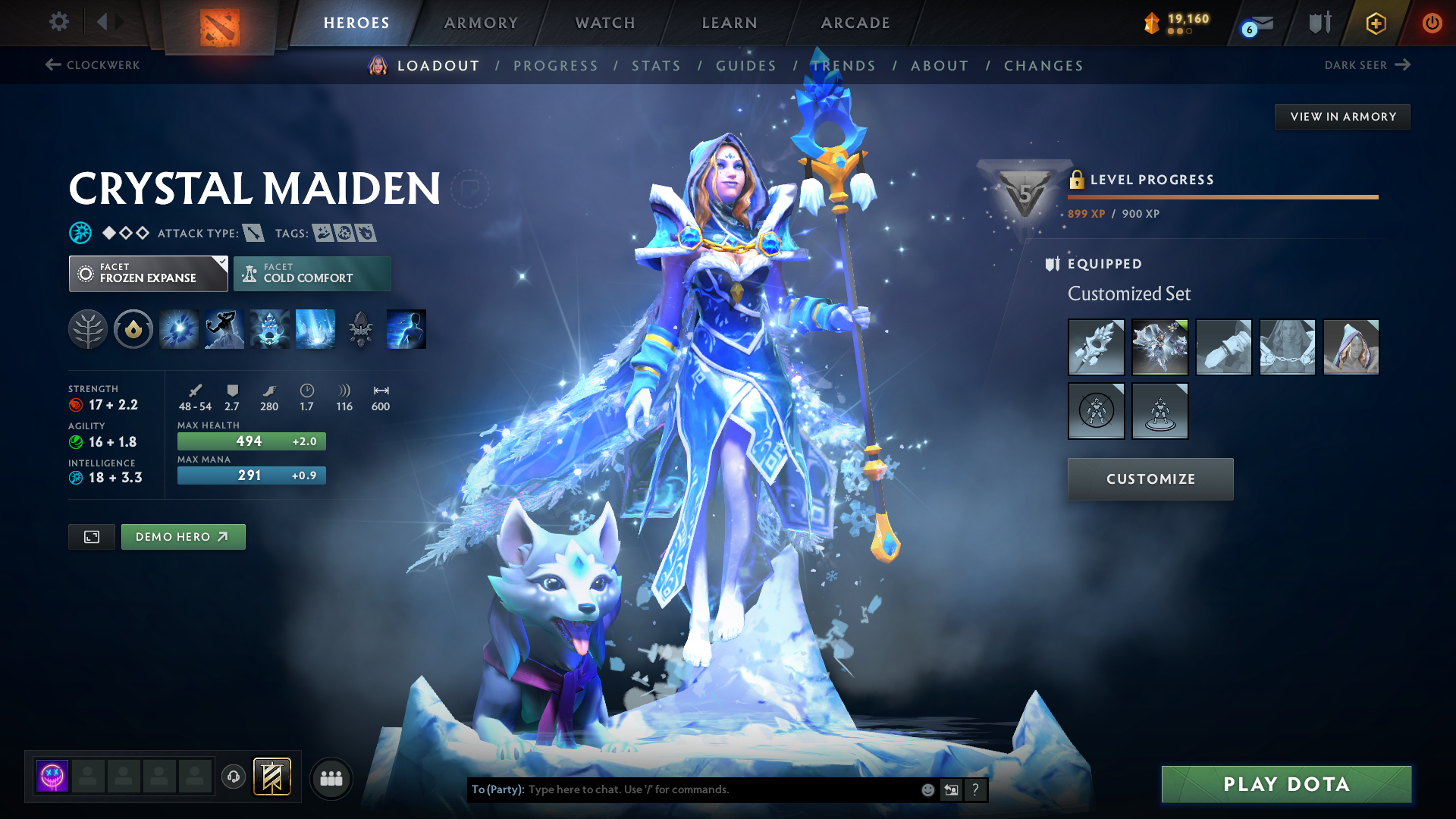Click the Level Progress XP bar
The height and width of the screenshot is (819, 1456).
1222,199
